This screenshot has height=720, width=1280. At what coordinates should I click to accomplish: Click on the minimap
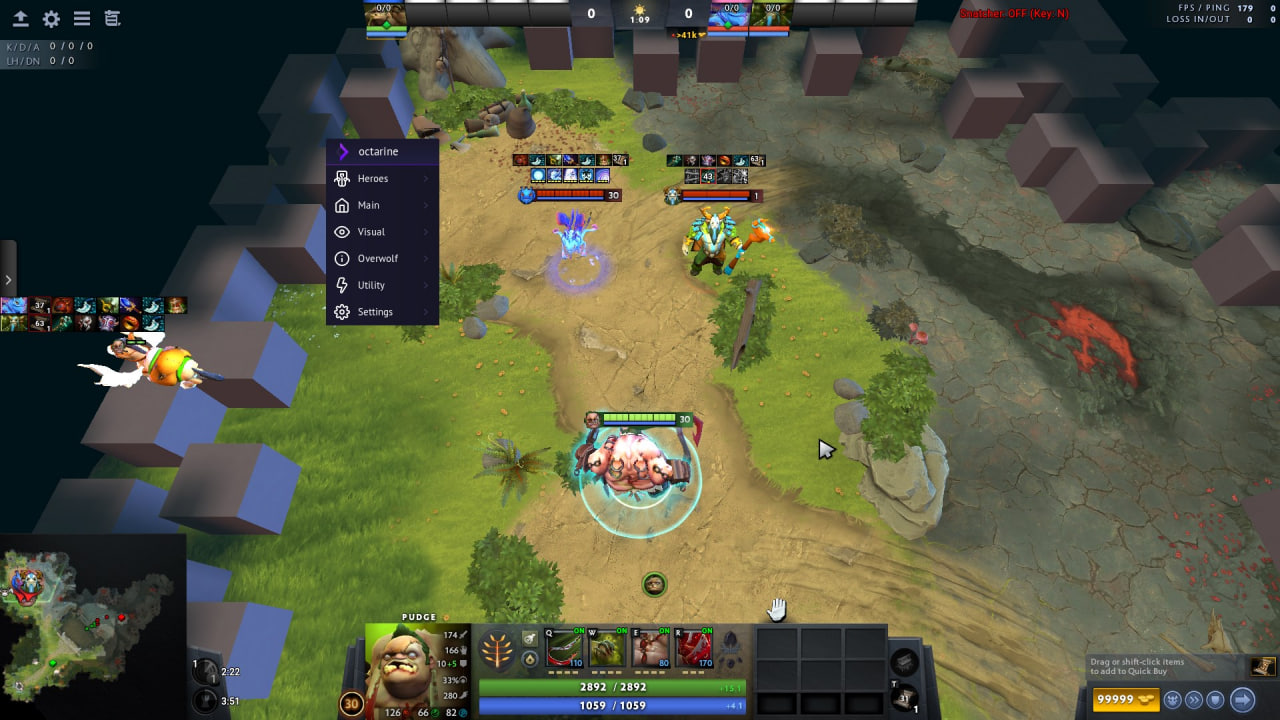pyautogui.click(x=92, y=627)
